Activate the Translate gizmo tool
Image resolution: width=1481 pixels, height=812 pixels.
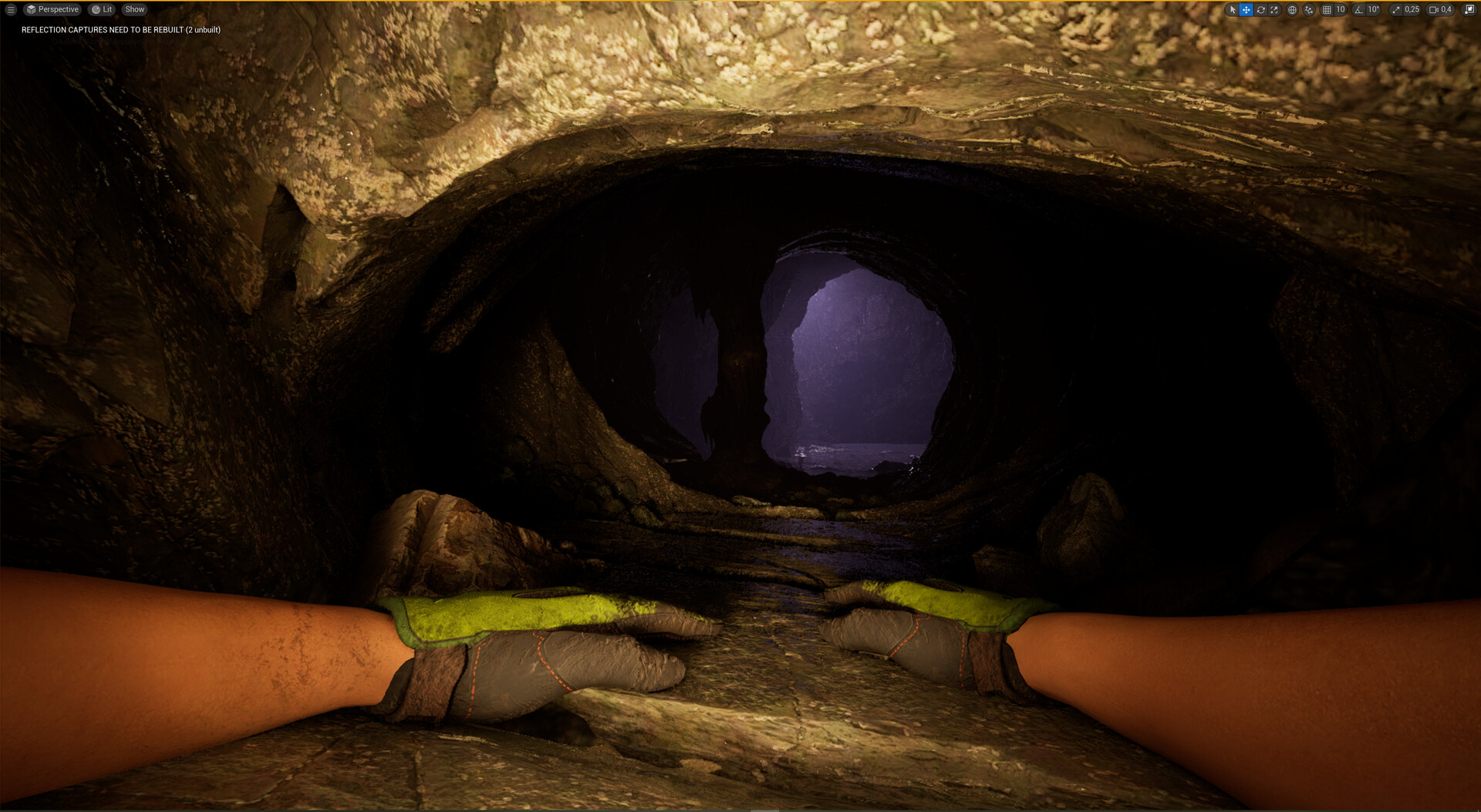pyautogui.click(x=1246, y=9)
